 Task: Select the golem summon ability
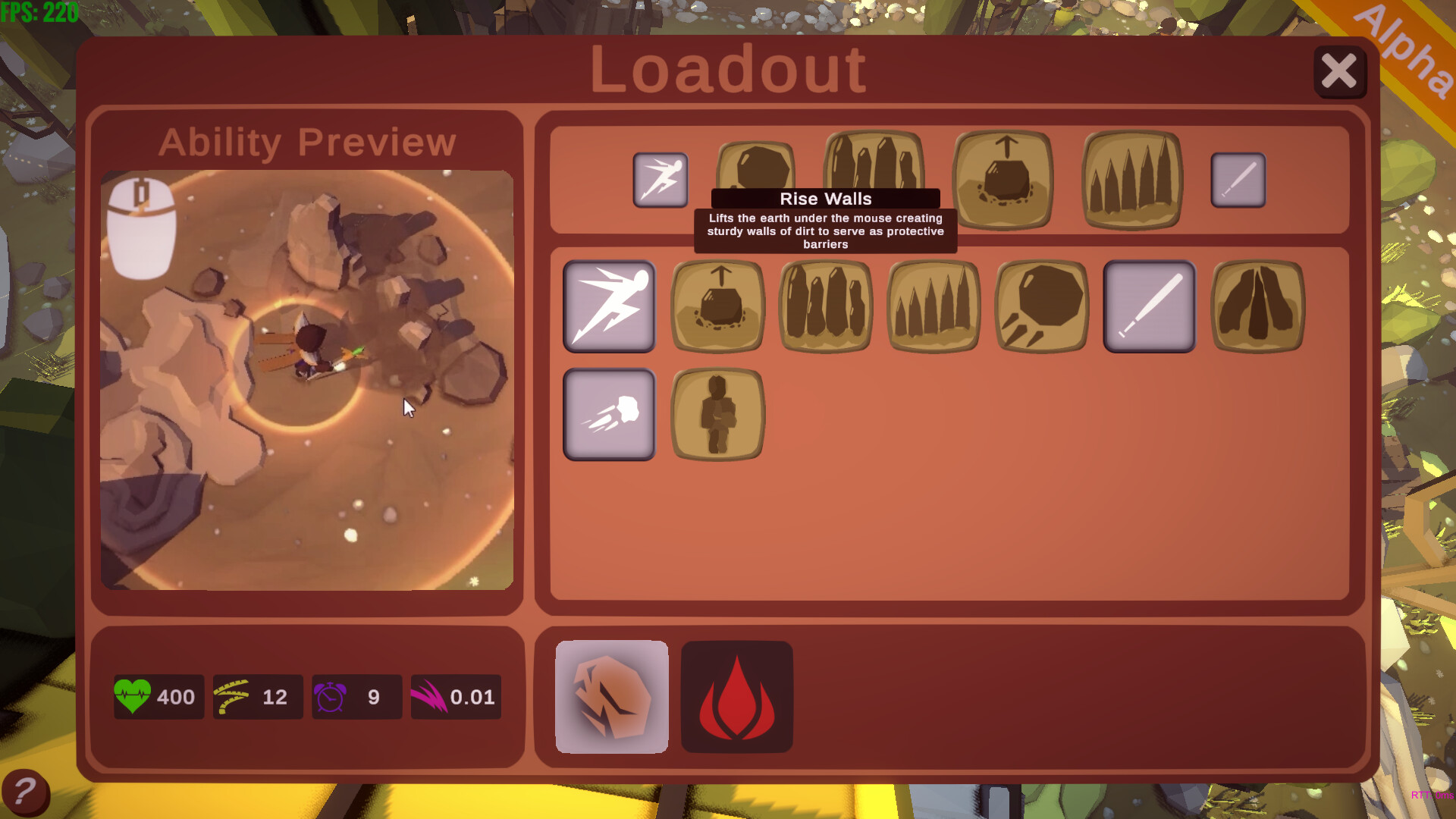pos(717,414)
